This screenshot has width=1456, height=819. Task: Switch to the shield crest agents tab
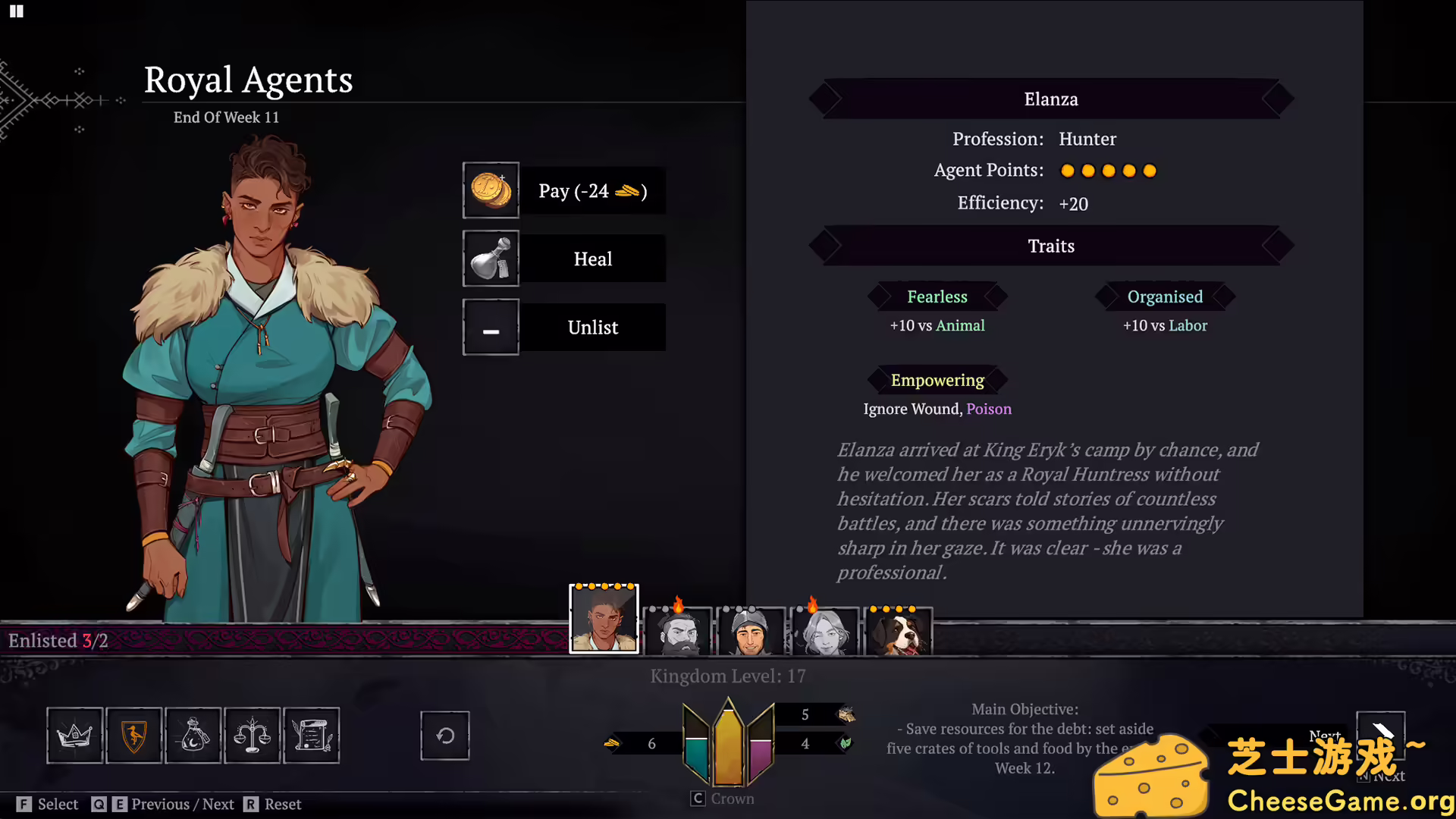(x=134, y=735)
